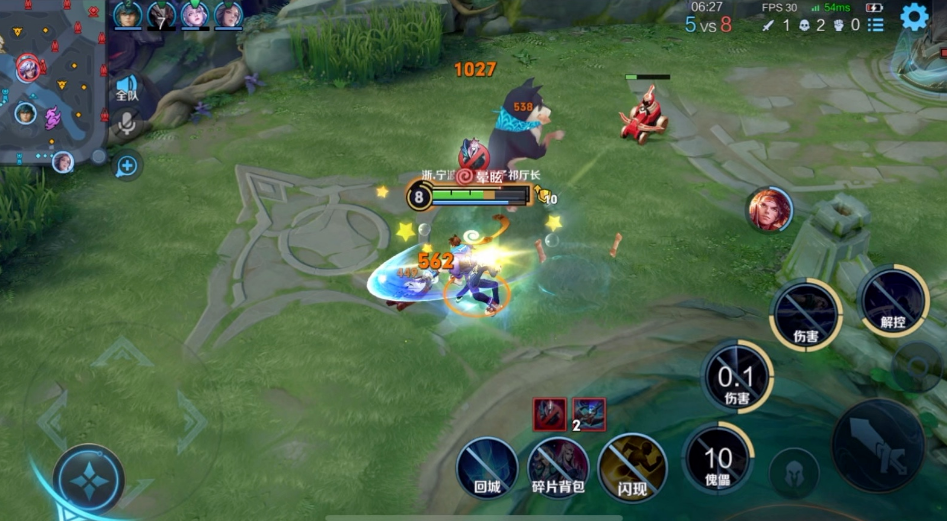Viewport: 947px width, 521px height.
Task: Activate the 傀儡 puppet skill
Action: click(717, 459)
